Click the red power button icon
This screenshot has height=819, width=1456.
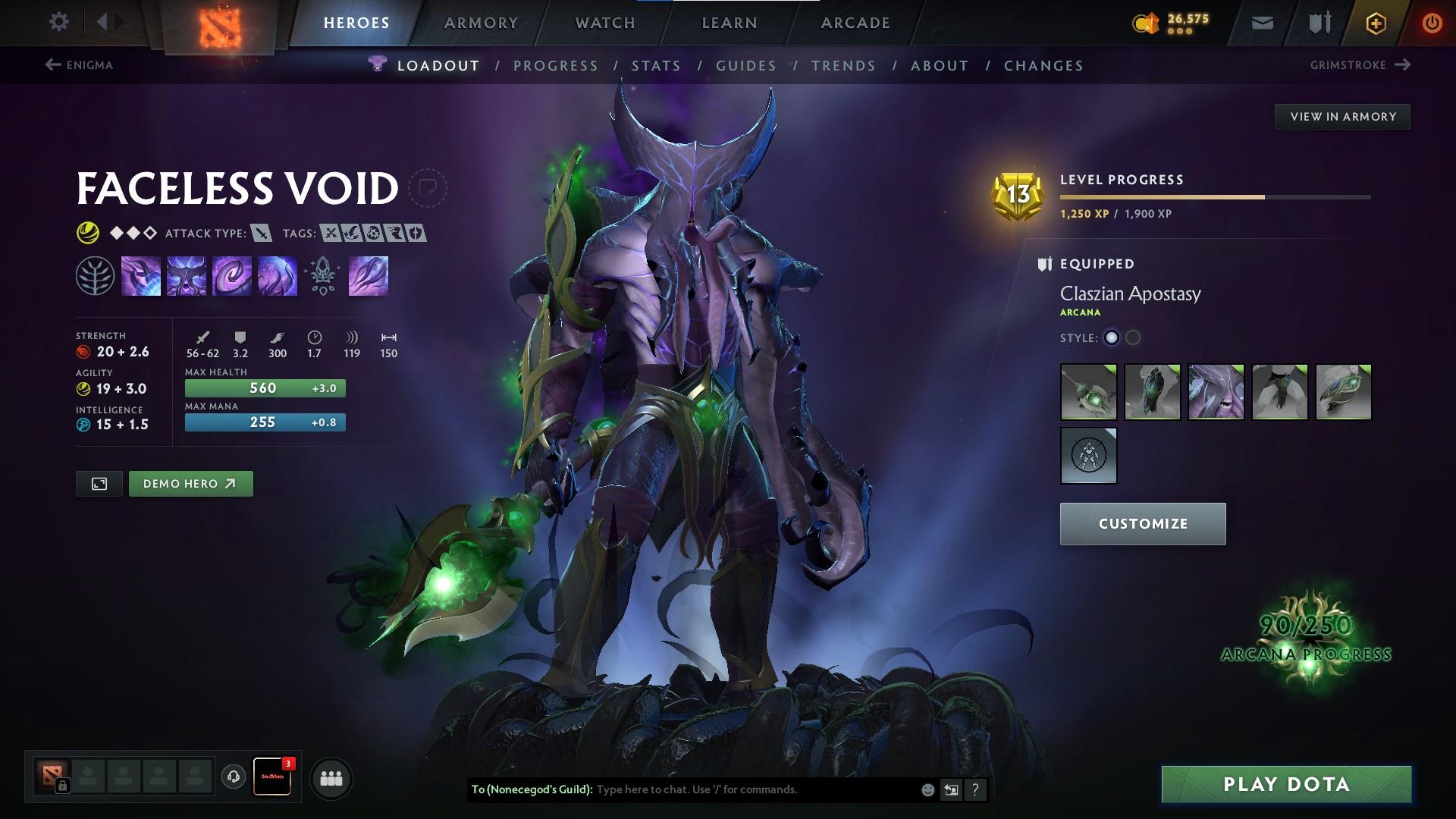pyautogui.click(x=1432, y=23)
